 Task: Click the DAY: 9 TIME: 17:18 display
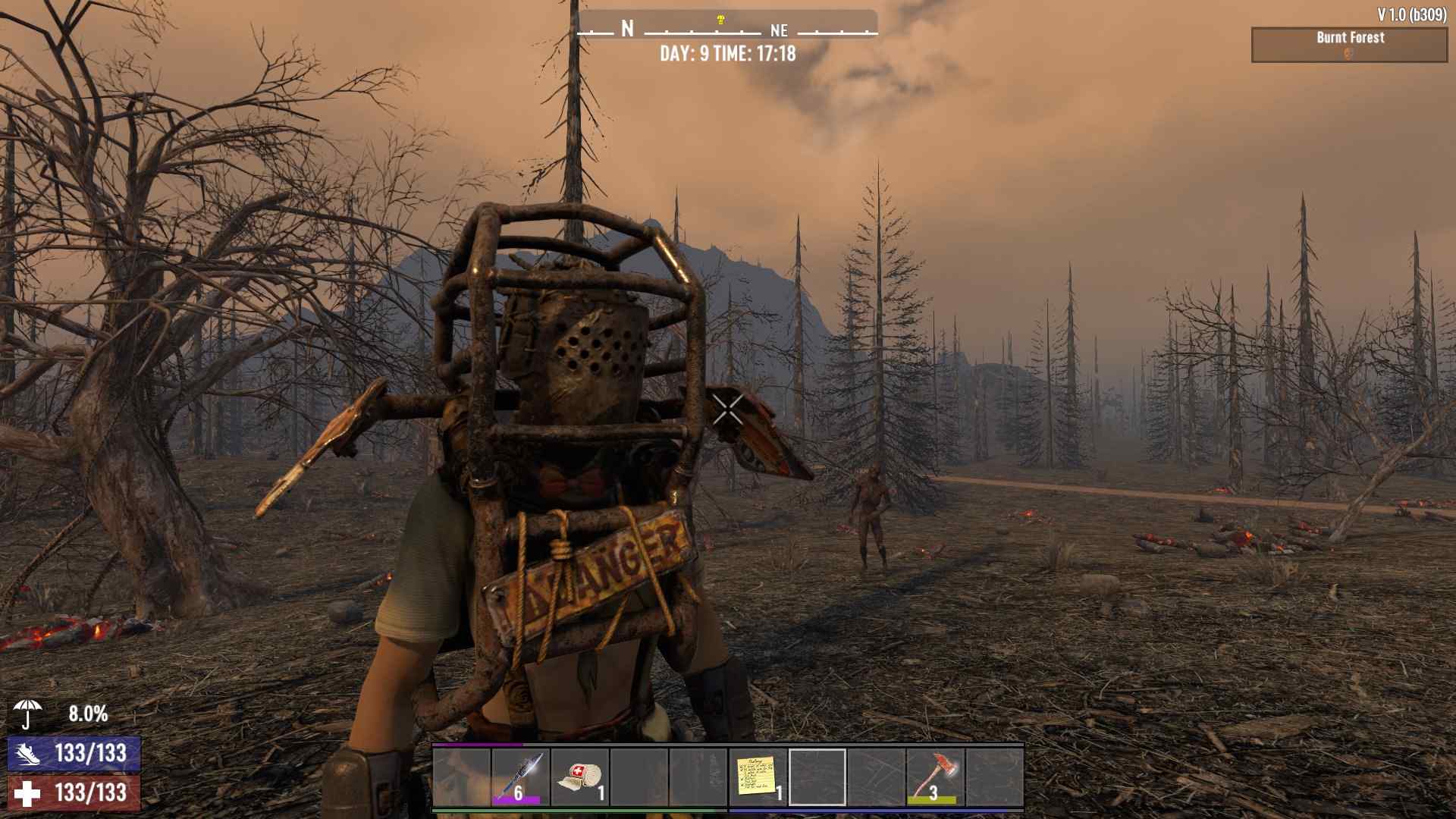pyautogui.click(x=728, y=54)
